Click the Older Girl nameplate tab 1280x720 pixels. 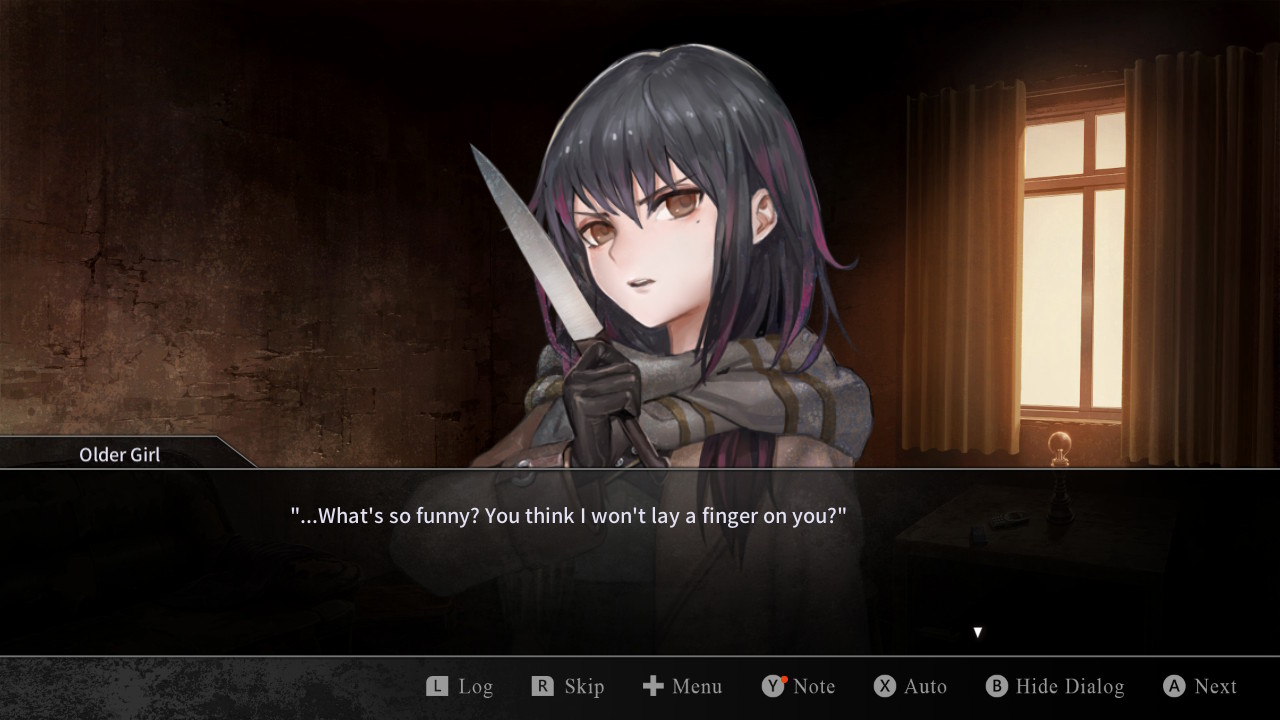(x=119, y=454)
